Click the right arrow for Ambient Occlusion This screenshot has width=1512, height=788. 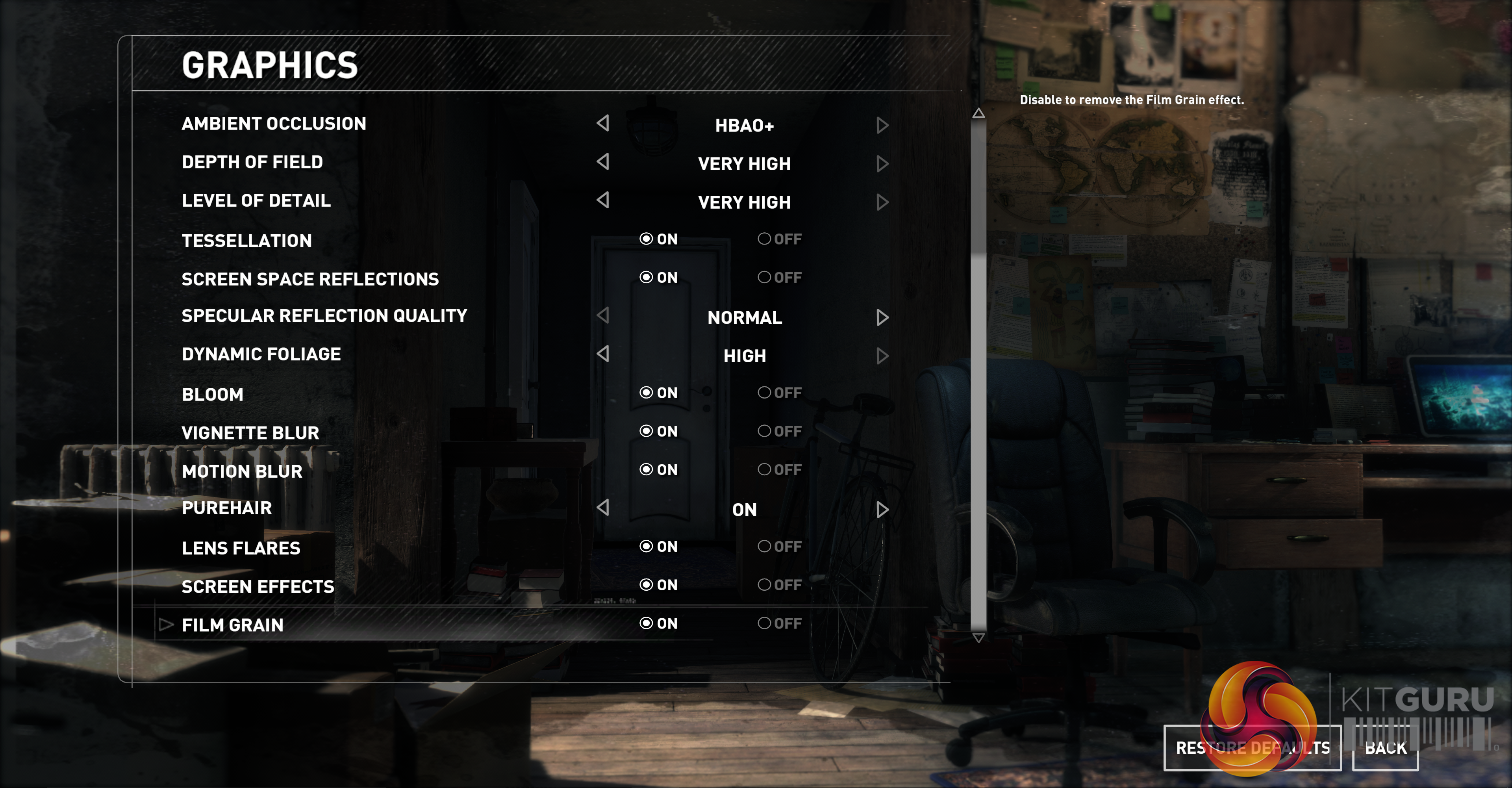pyautogui.click(x=882, y=125)
